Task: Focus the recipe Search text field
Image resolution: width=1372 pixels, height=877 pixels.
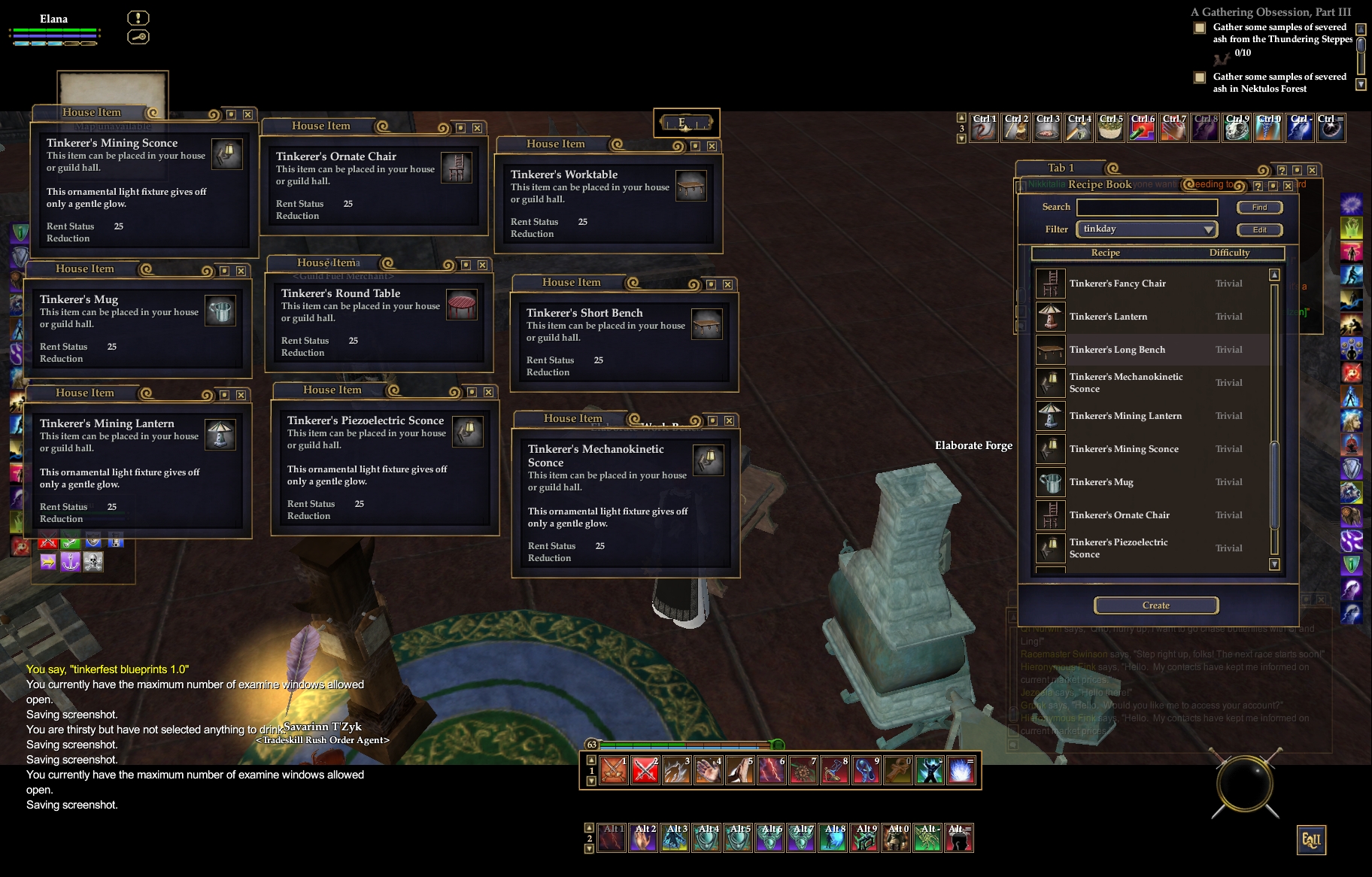Action: pos(1147,208)
